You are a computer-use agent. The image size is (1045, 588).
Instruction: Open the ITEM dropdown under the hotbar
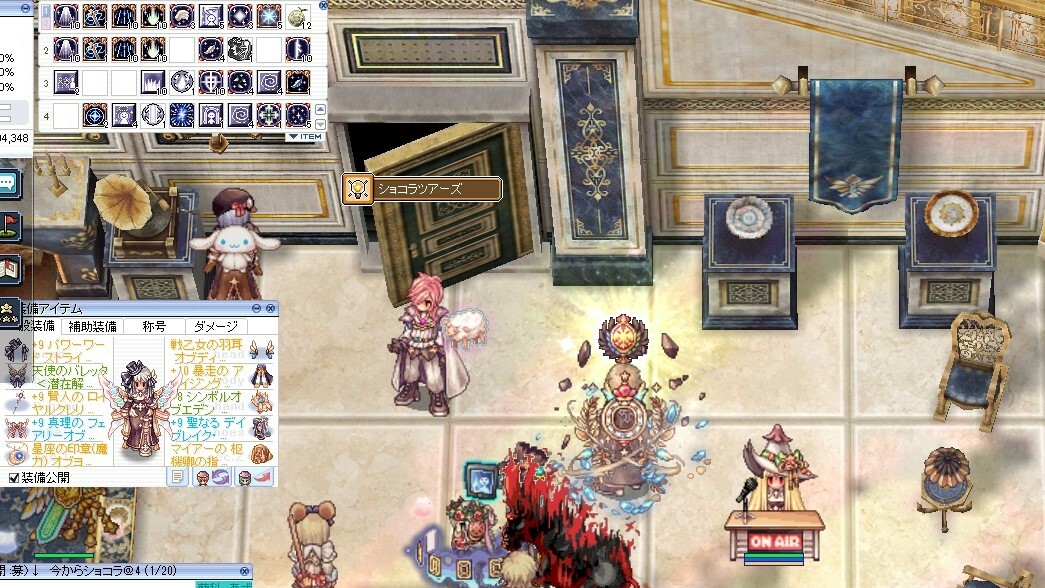point(305,136)
